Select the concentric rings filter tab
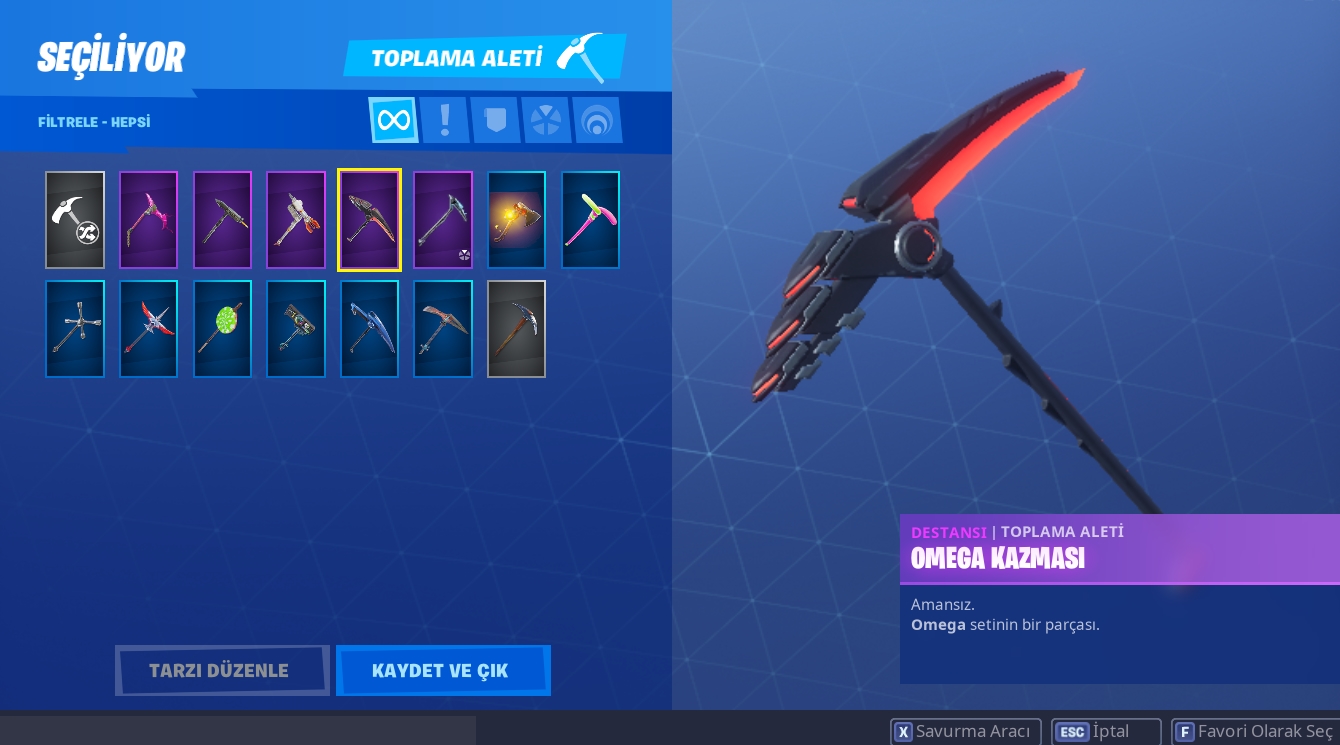The height and width of the screenshot is (745, 1340). coord(597,121)
